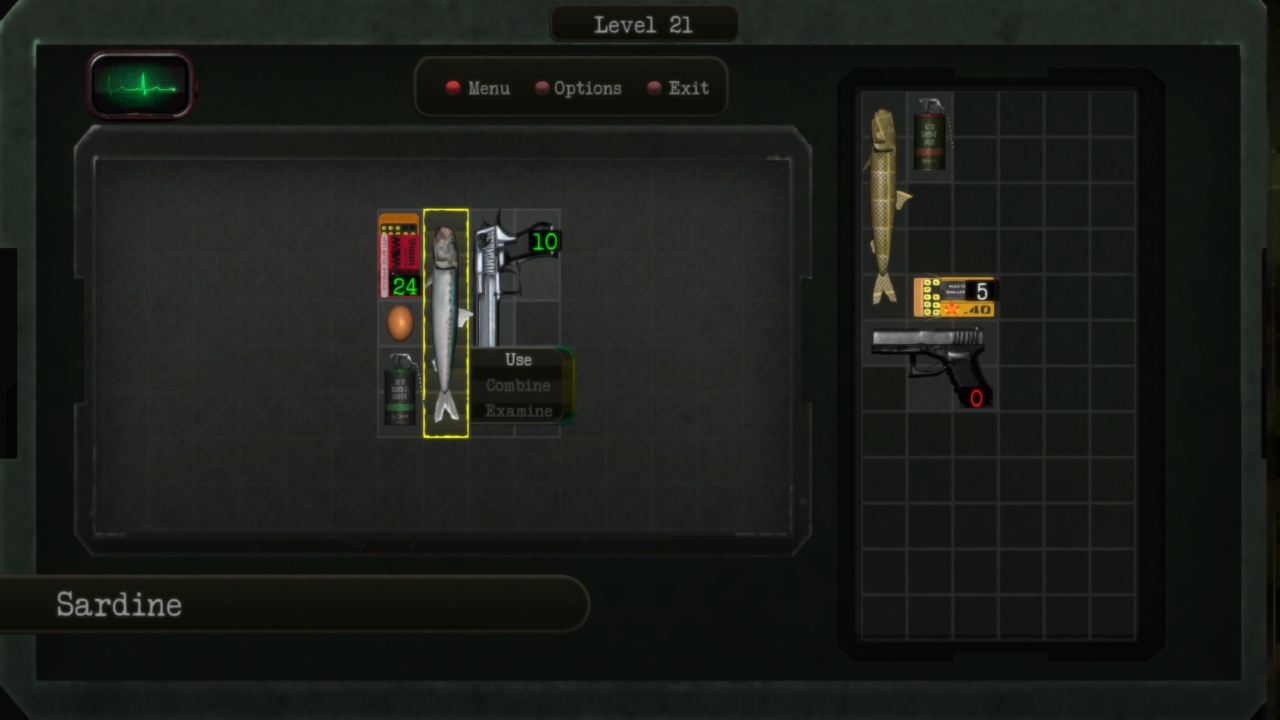
Task: Choose Use from the item context menu
Action: (517, 360)
